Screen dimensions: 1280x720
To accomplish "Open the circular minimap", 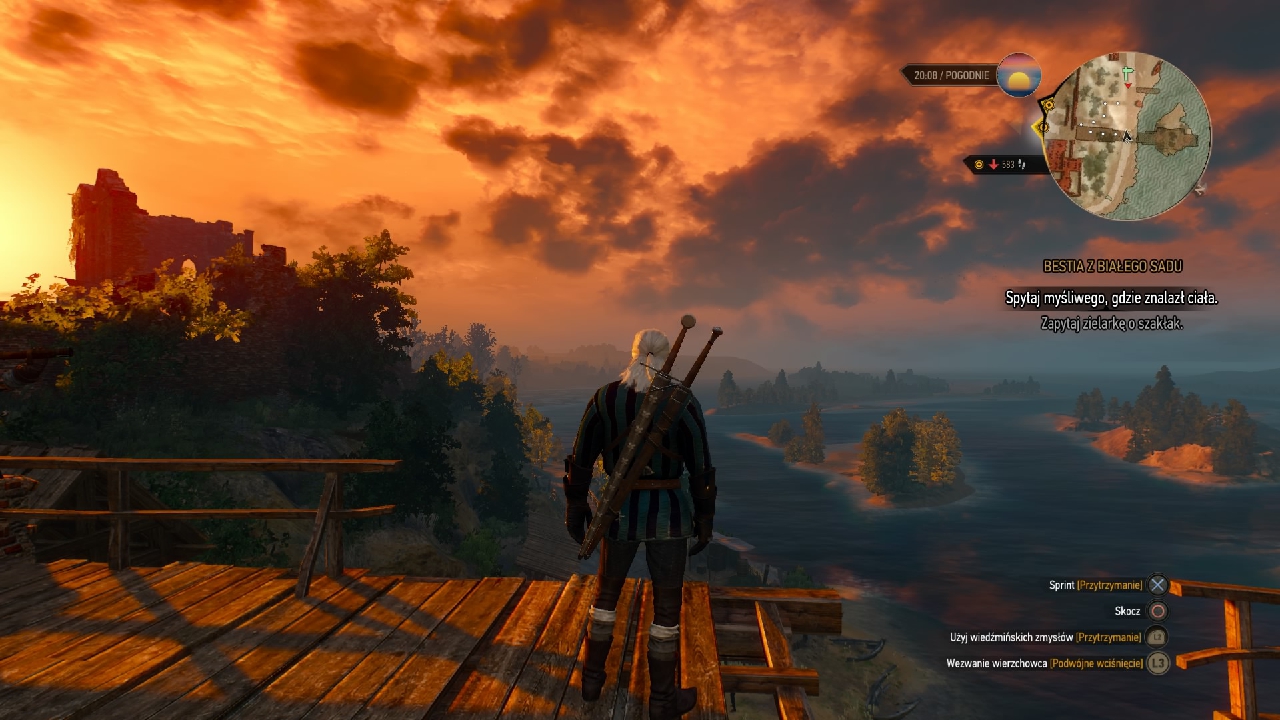I will [1127, 137].
